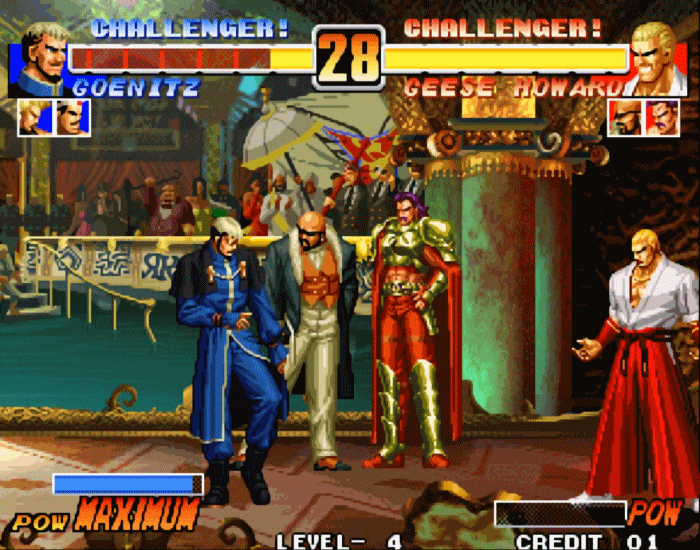Click Goenitz's large character portrait
This screenshot has height=550, width=700.
(38, 56)
